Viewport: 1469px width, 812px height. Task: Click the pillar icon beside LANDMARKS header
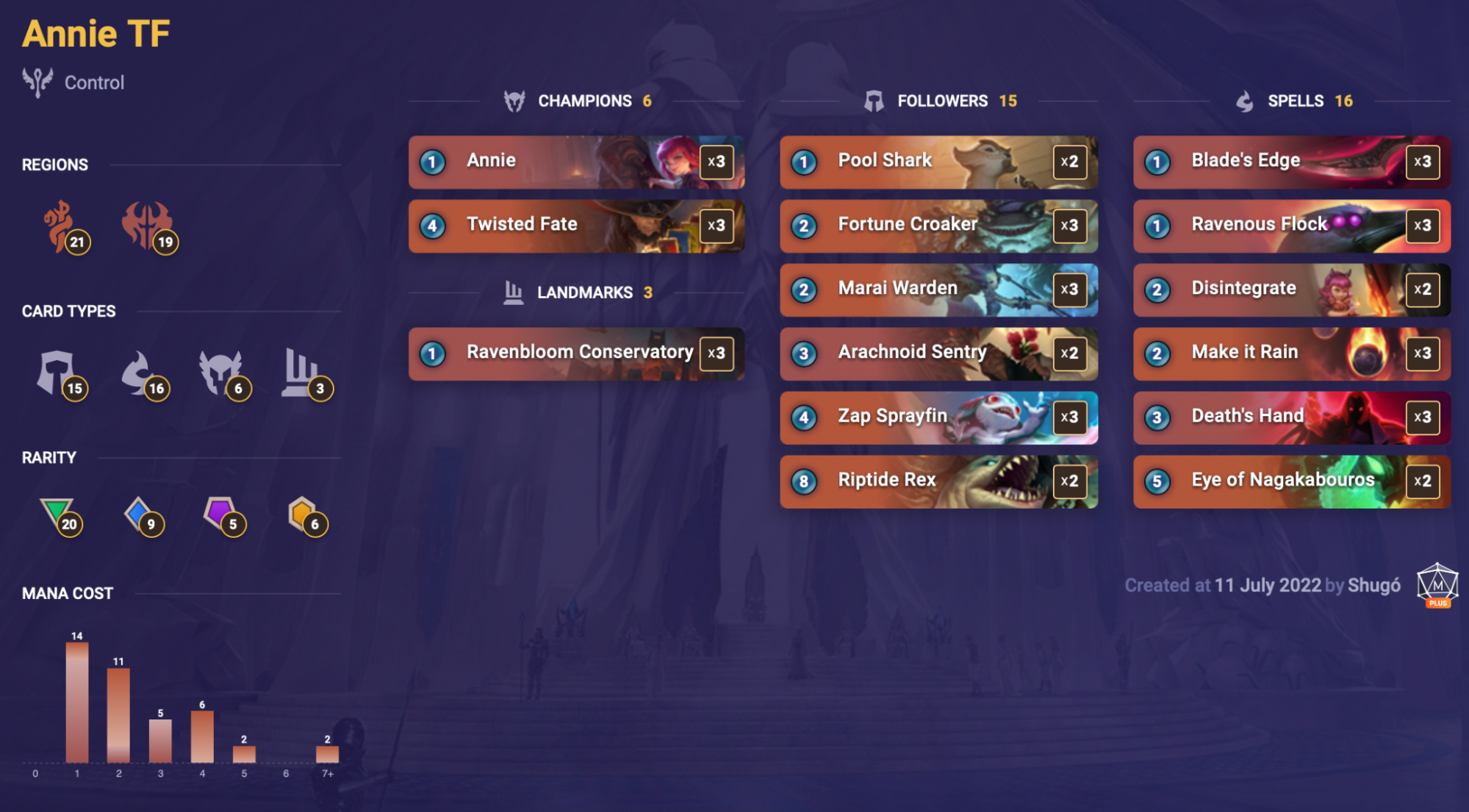click(x=514, y=291)
